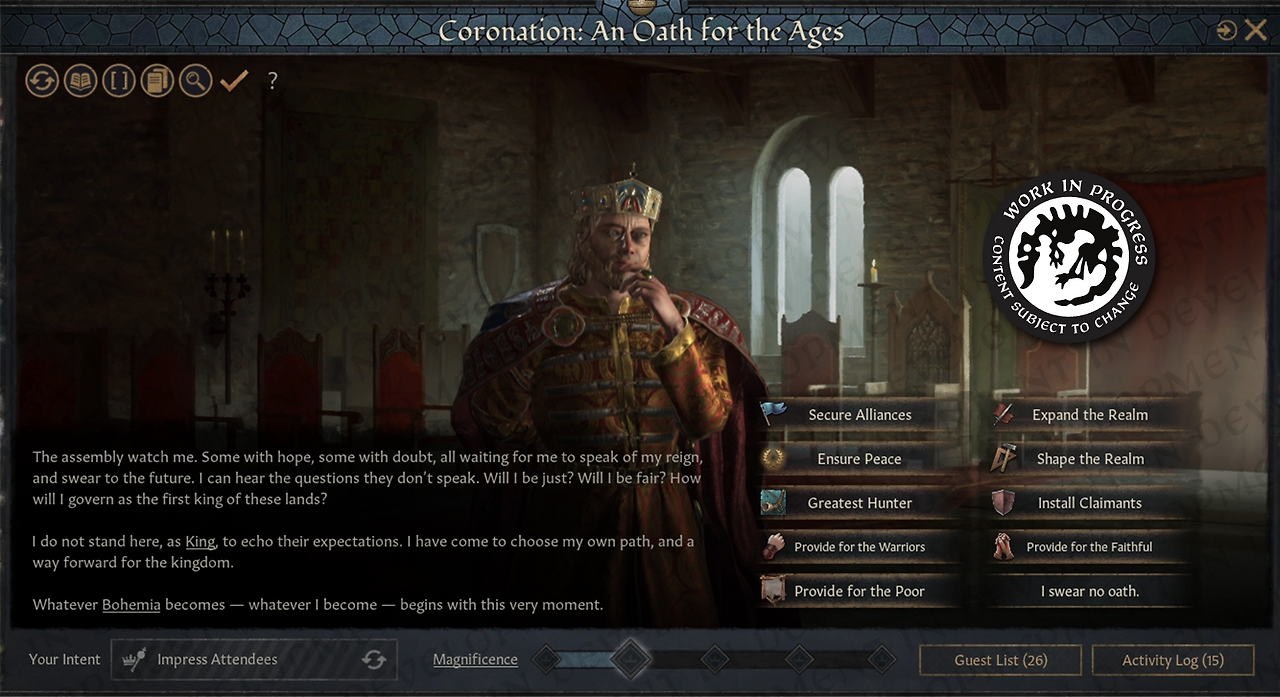1280x697 pixels.
Task: Open the Activity Log
Action: tap(1173, 660)
